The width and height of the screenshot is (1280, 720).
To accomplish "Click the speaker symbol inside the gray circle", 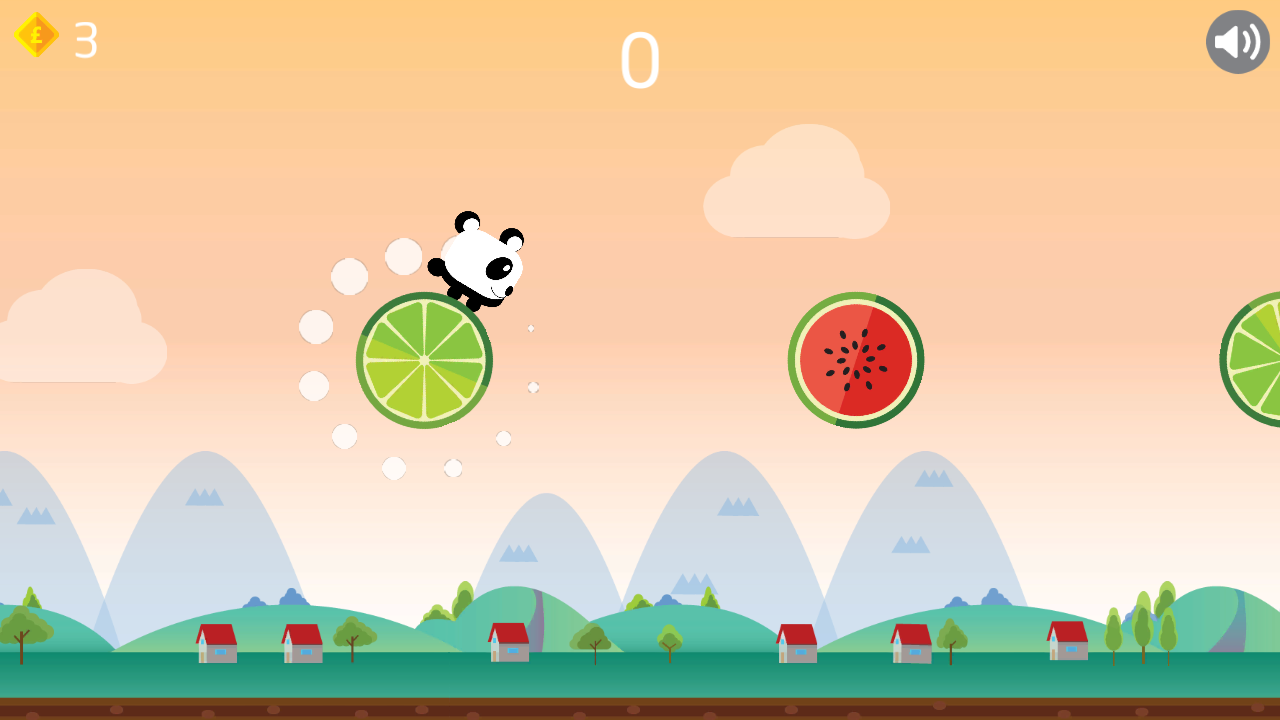I will coord(1237,40).
